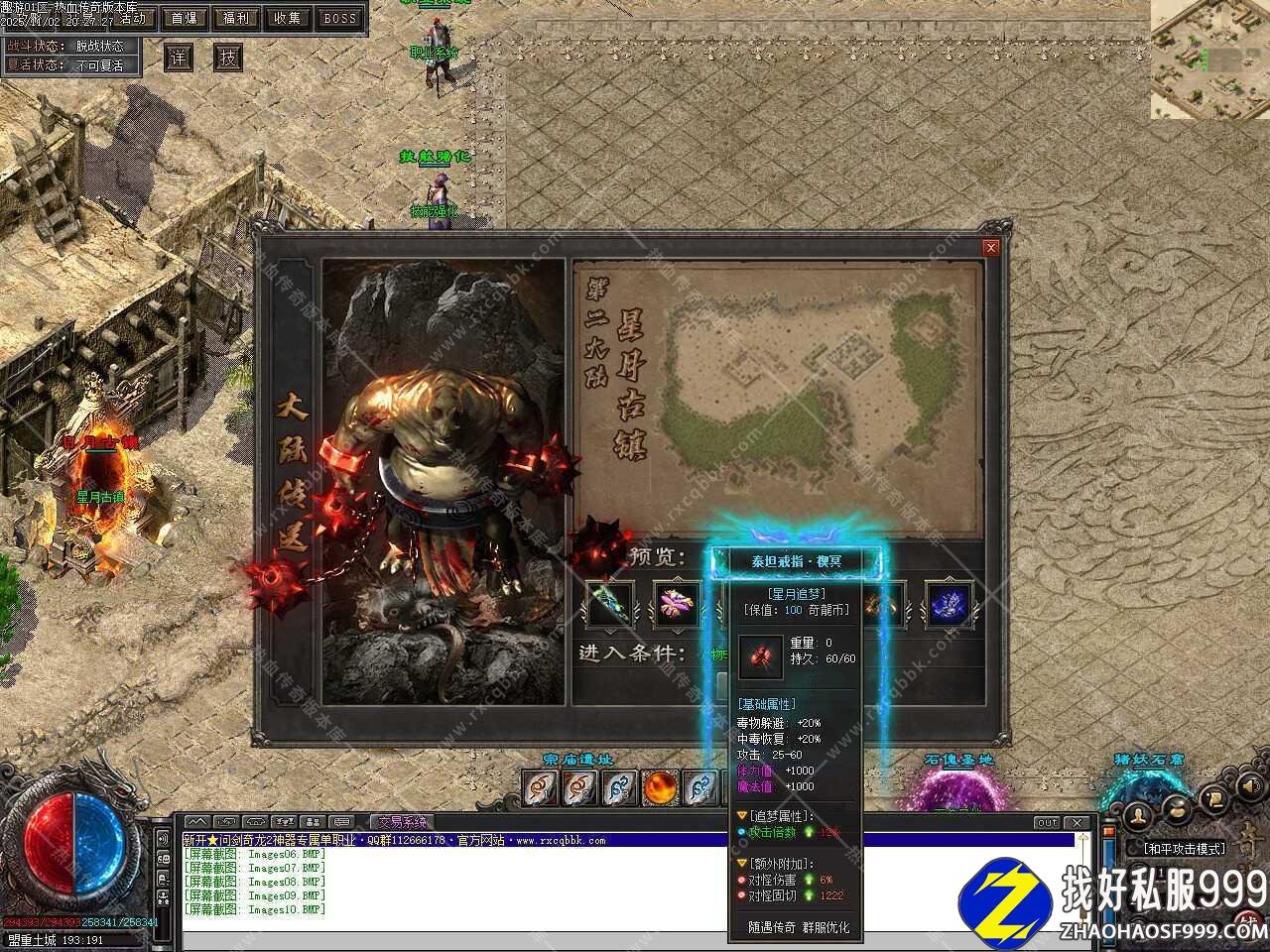Open the 首爆 first-drop menu
Screen dimensions: 1270x952
[184, 18]
